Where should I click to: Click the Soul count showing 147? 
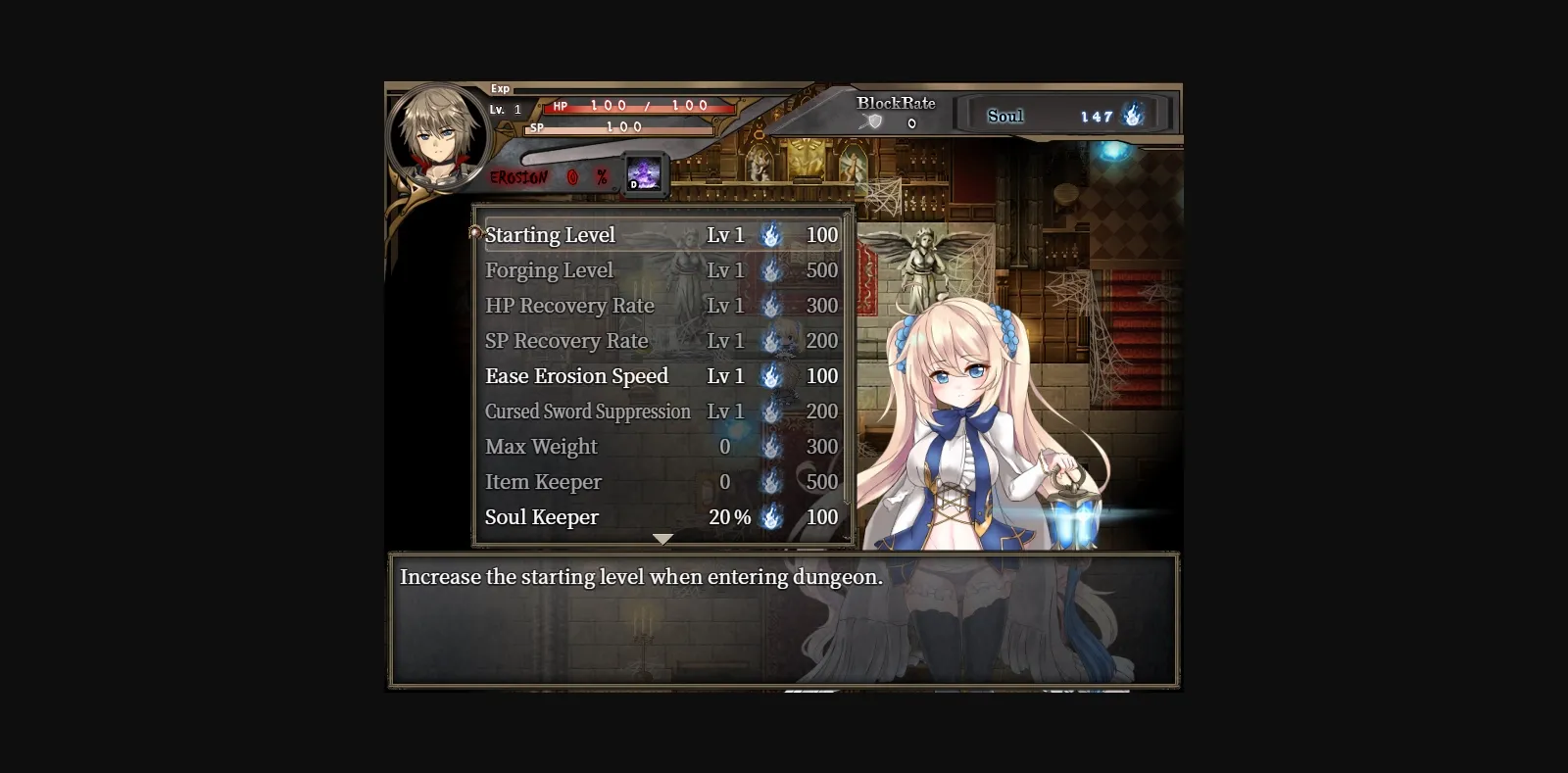pyautogui.click(x=1096, y=115)
